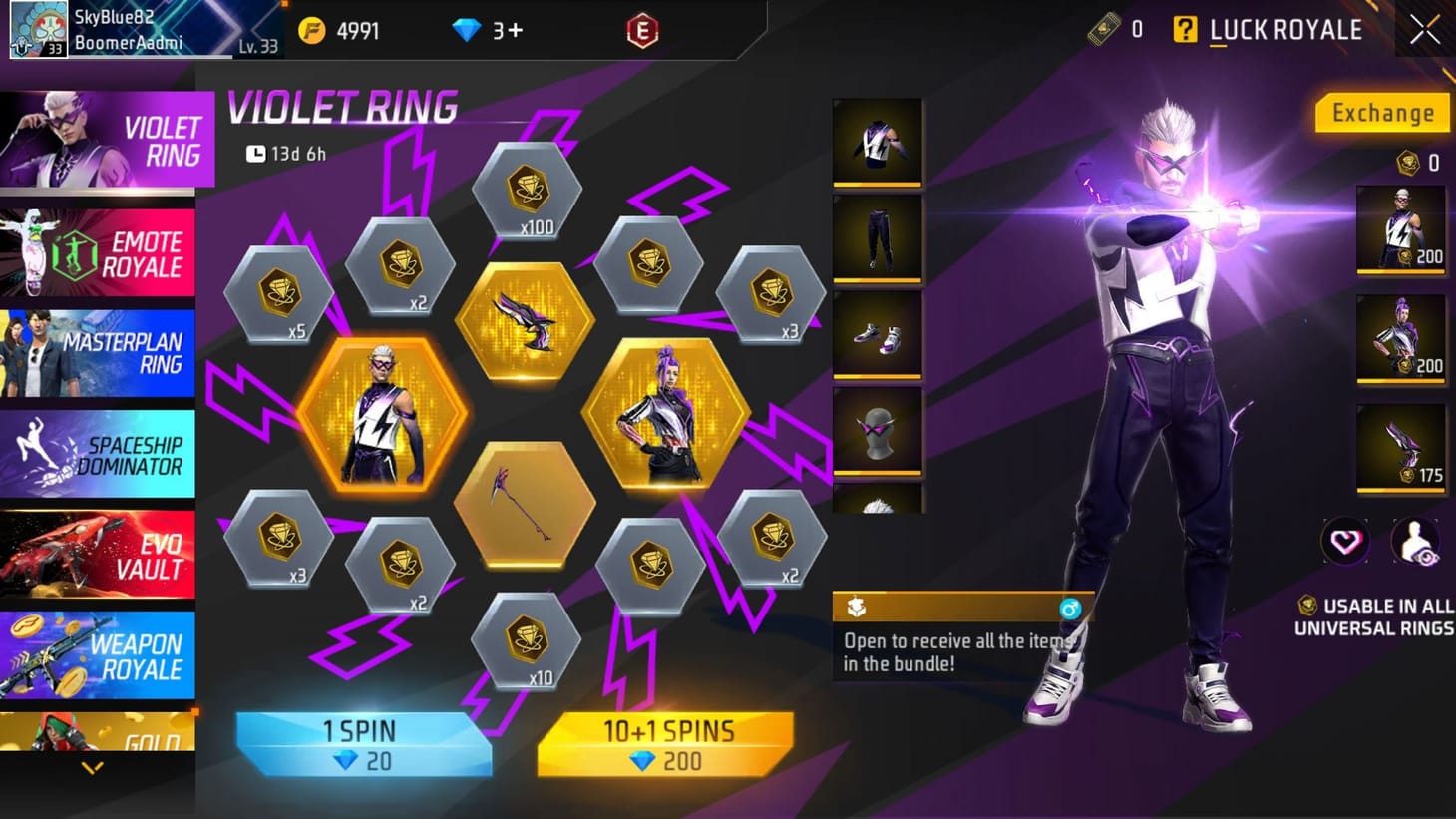The width and height of the screenshot is (1456, 819).
Task: Click the bundle box icon on tooltip
Action: click(853, 607)
